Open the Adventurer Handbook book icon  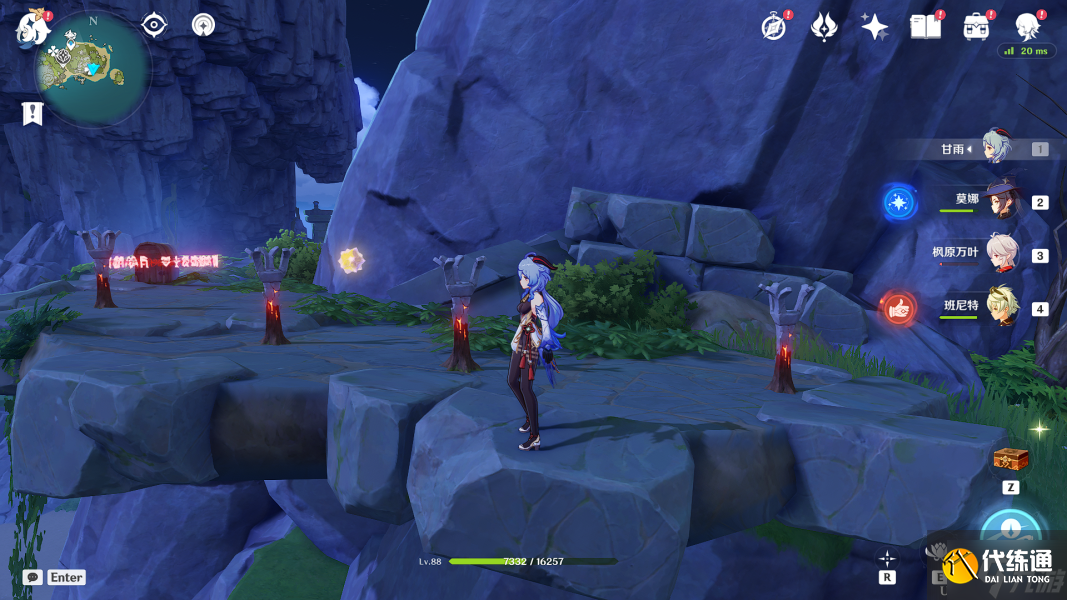click(926, 27)
